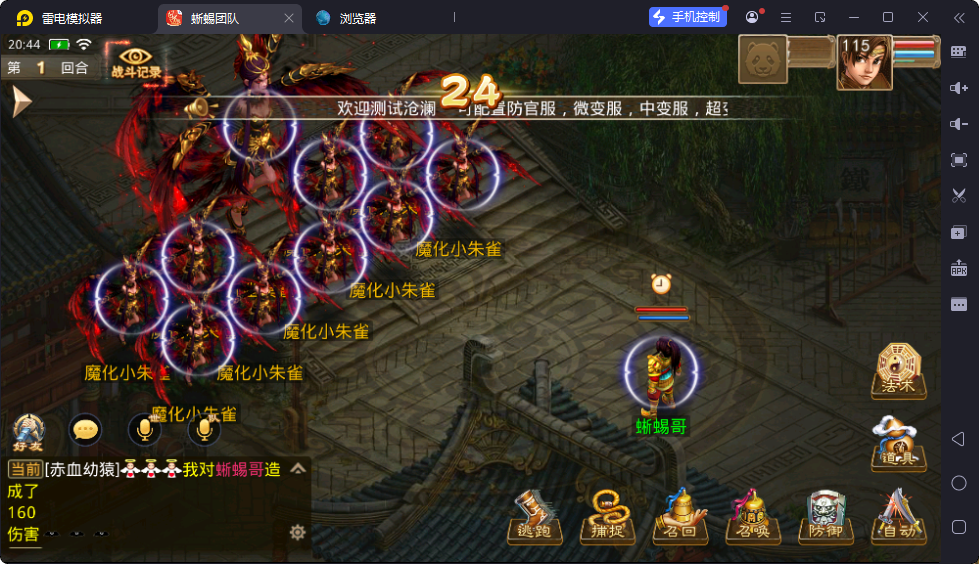Open chat settings gear icon
Screen dimensions: 979x564
(x=297, y=532)
